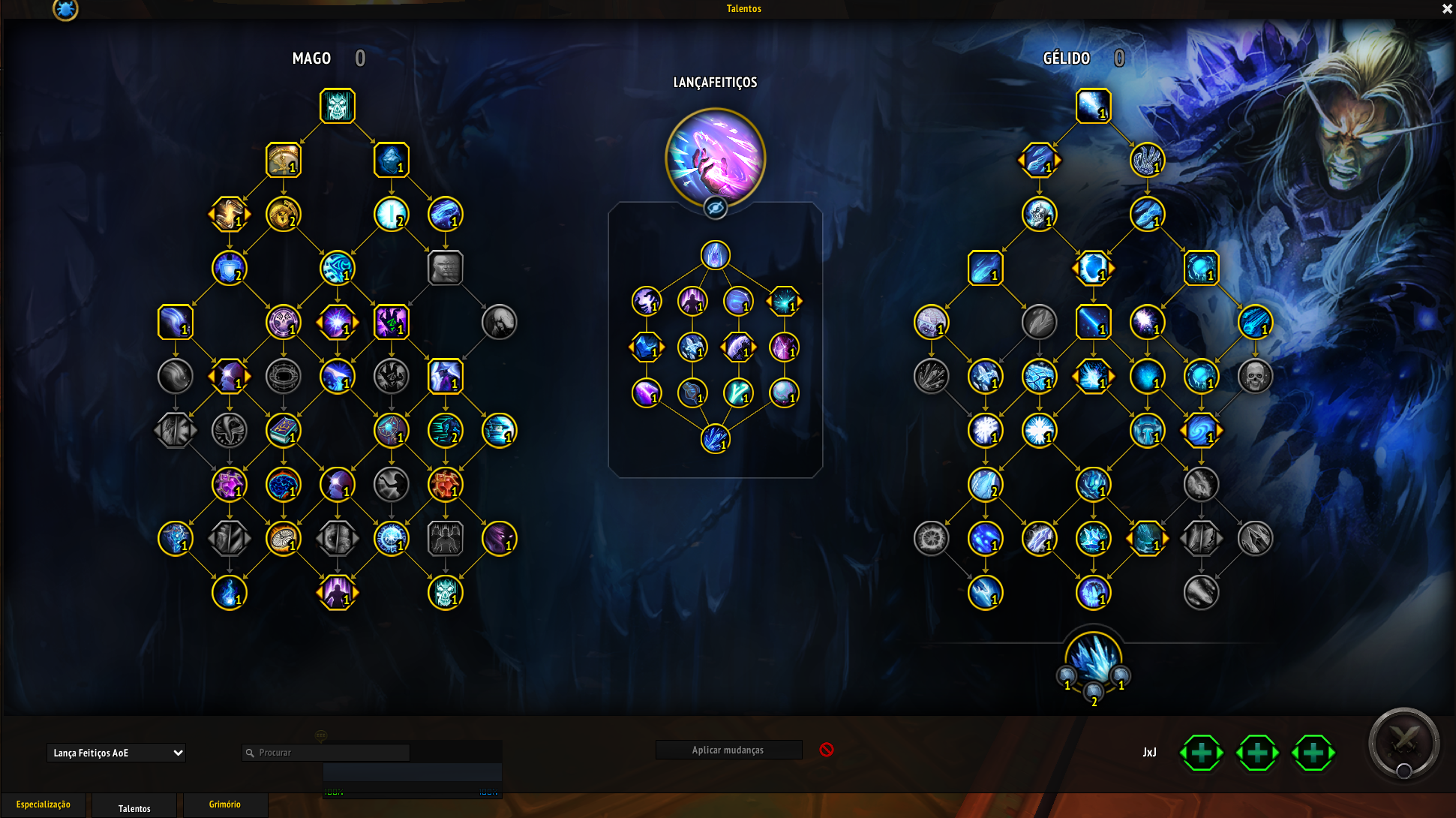Open the crossed swords PvP talent button
Screen dimensions: 1456x818
click(x=1403, y=743)
